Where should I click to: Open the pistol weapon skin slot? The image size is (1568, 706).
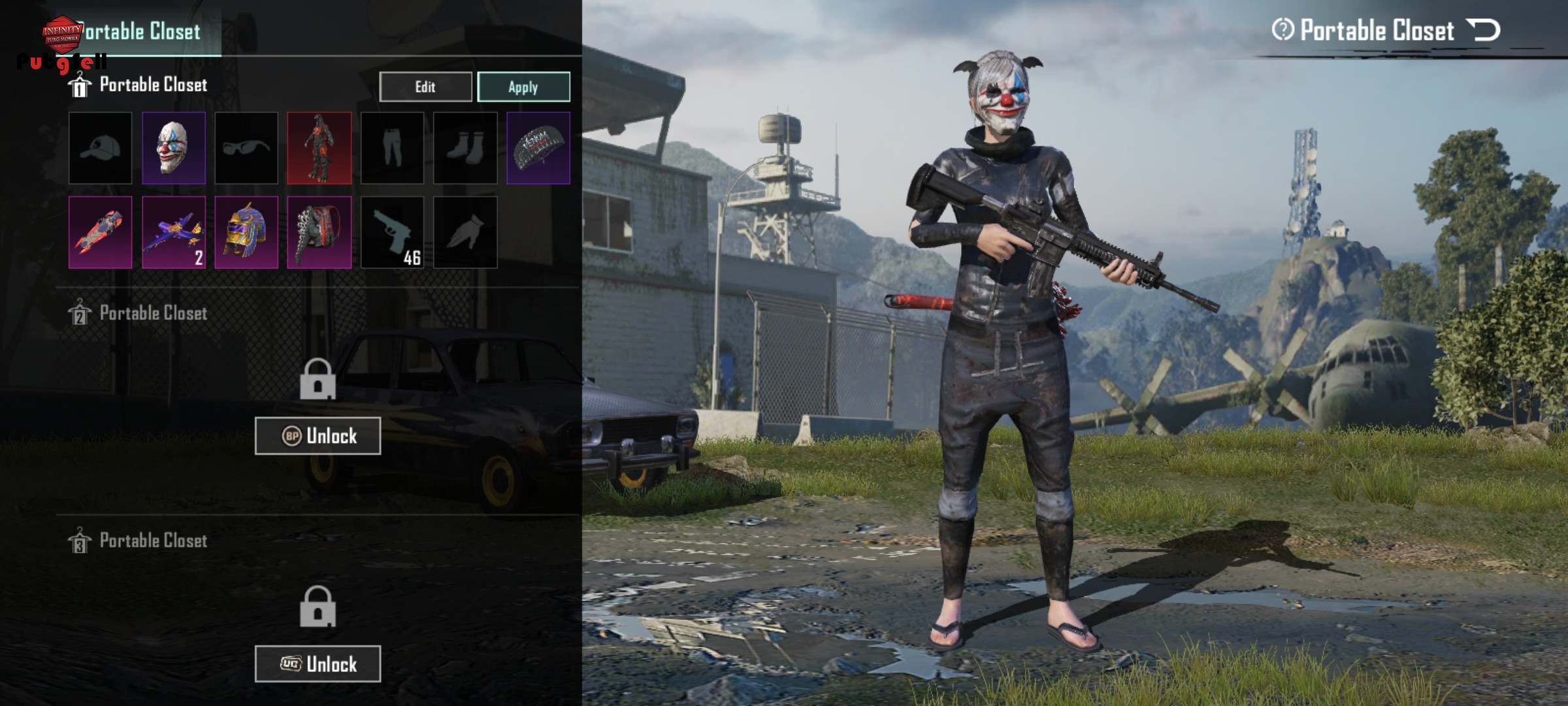[392, 232]
